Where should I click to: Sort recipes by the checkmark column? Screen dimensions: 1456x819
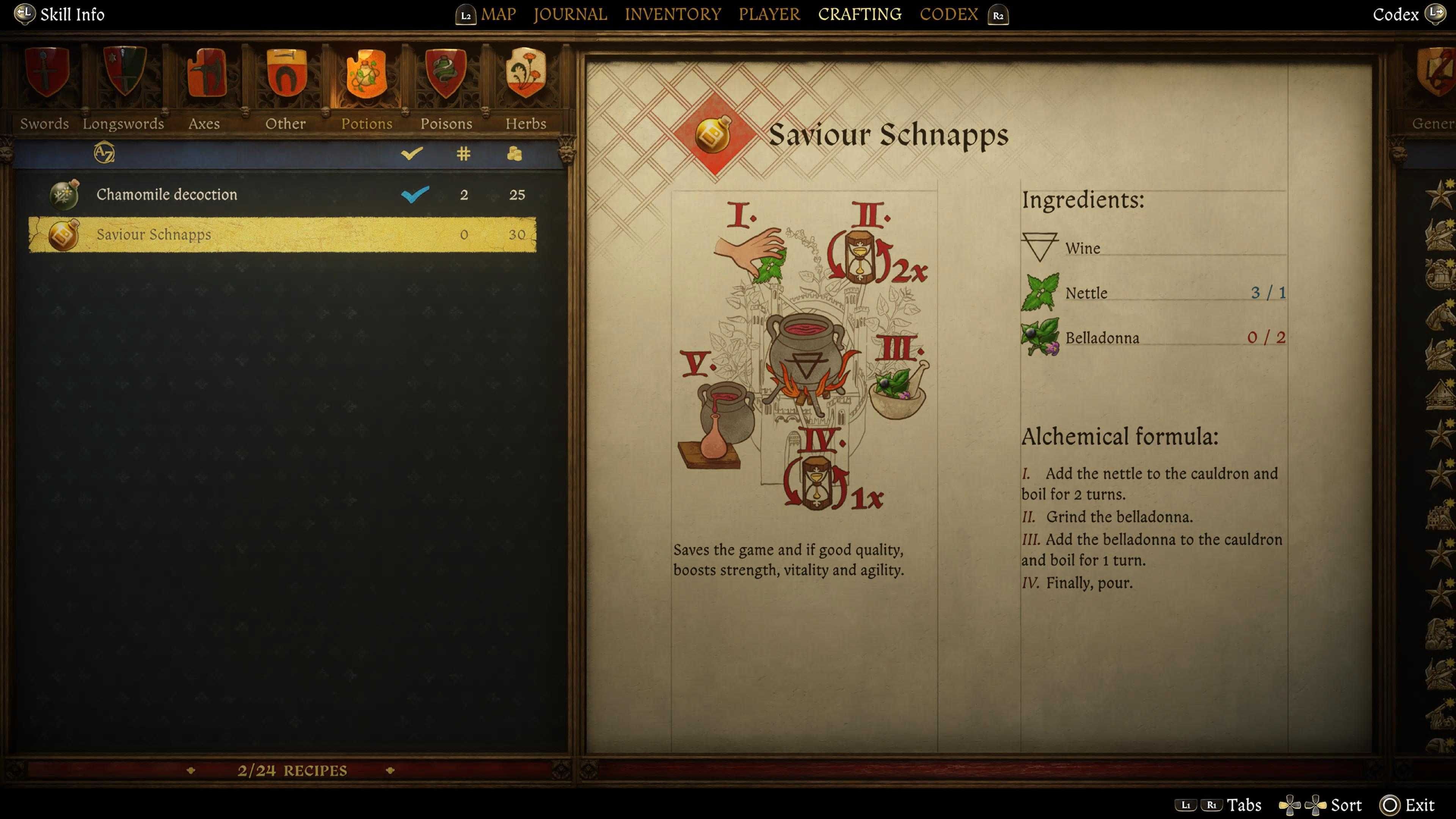click(411, 153)
